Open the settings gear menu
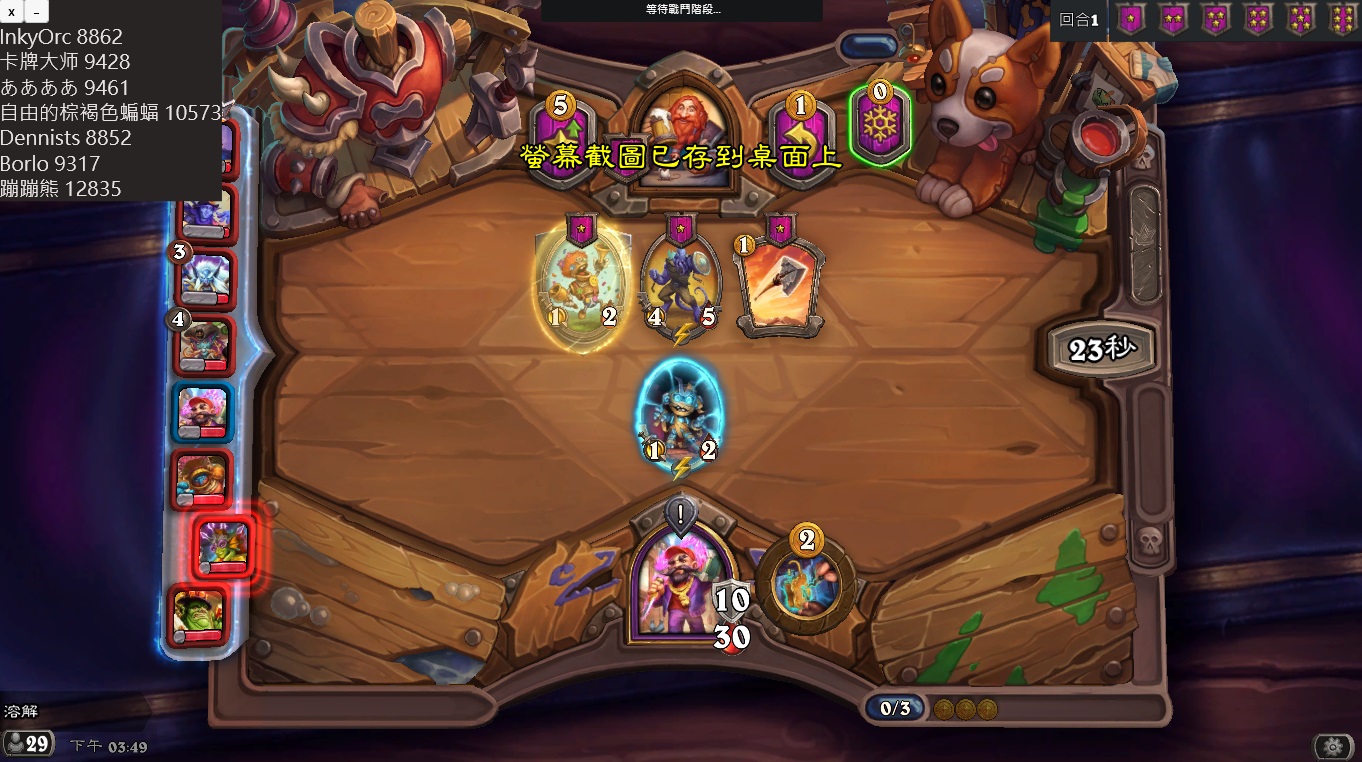The height and width of the screenshot is (762, 1362). (1334, 745)
